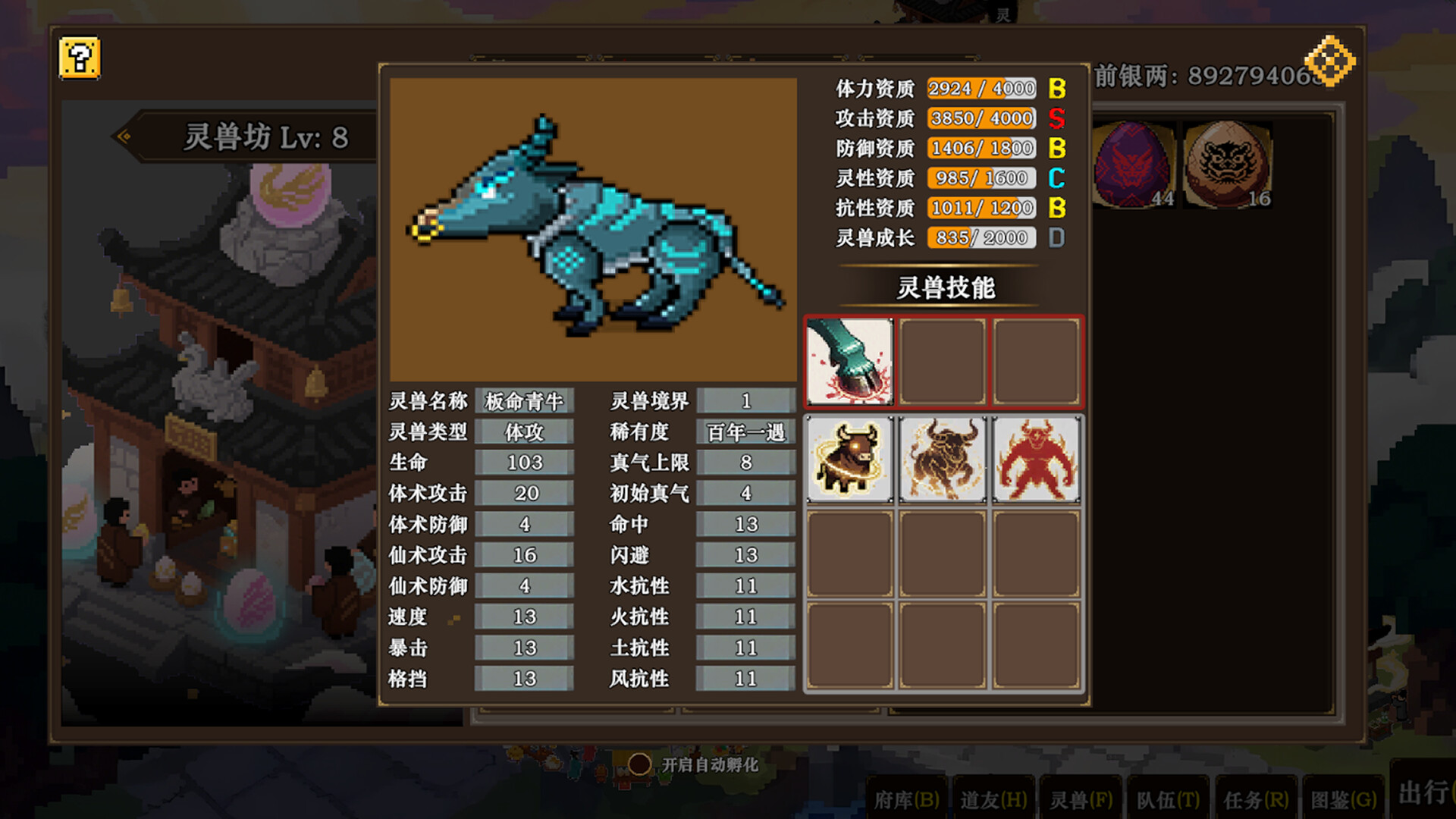Pick the red demon bull skill
Viewport: 1456px width, 819px height.
point(1036,460)
